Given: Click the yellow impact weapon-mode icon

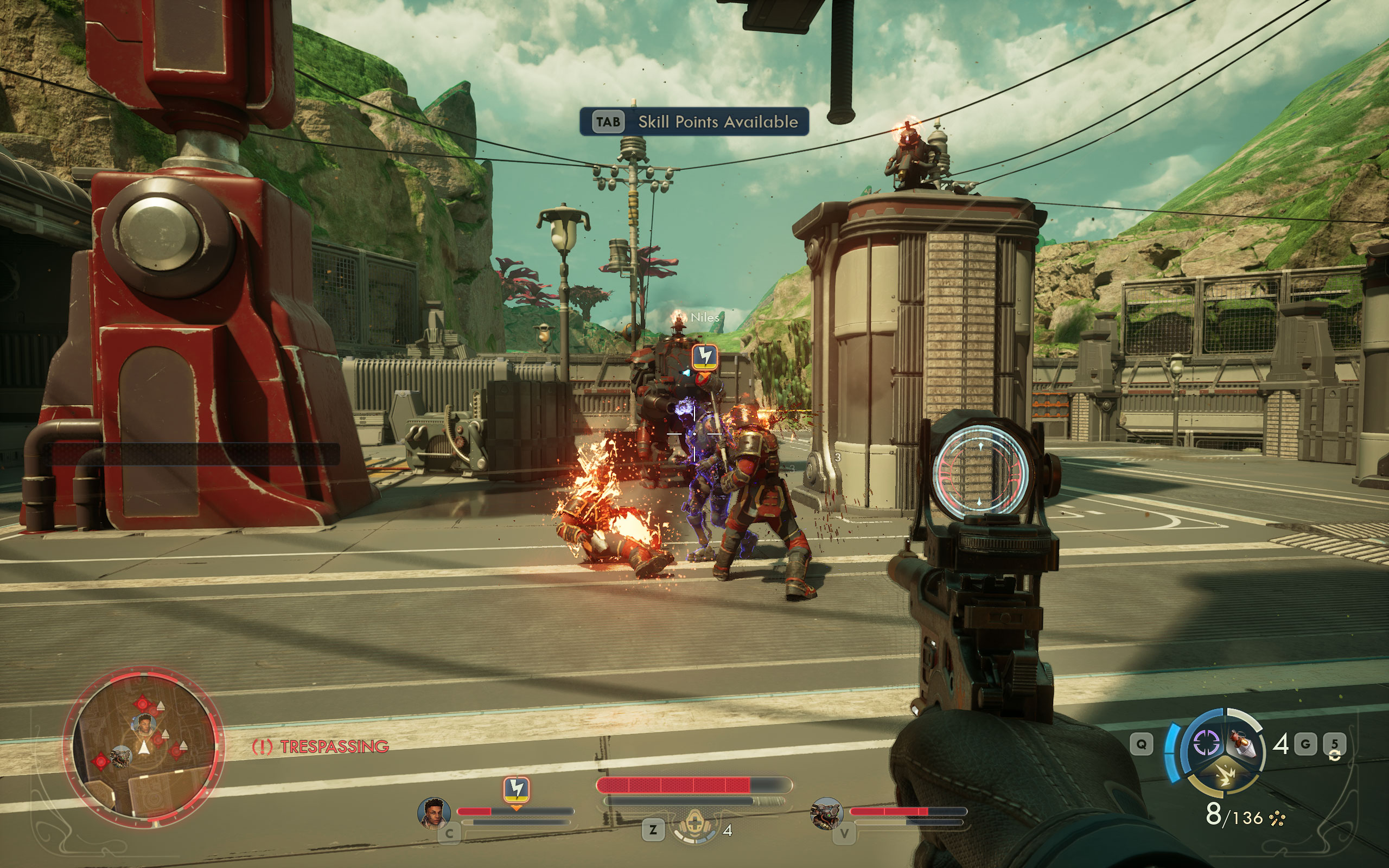Looking at the screenshot, I should 1226,776.
